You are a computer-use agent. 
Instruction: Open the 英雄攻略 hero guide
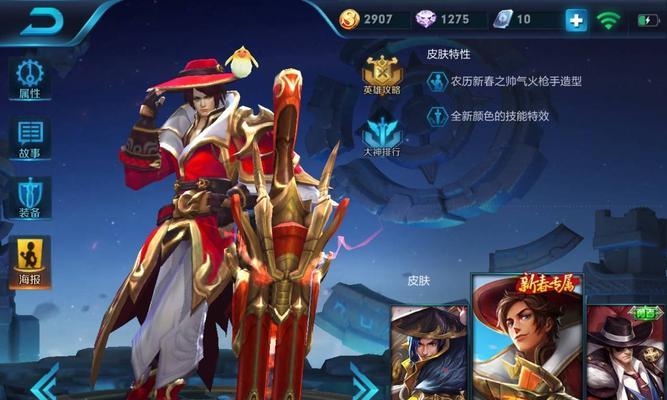382,76
